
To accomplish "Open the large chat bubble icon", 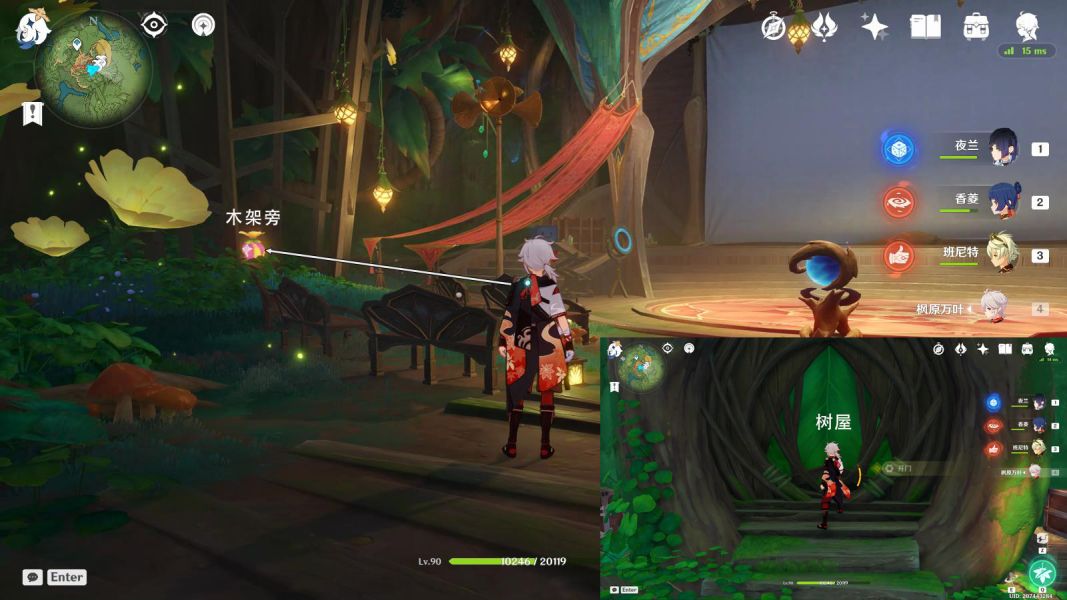I will pos(32,577).
